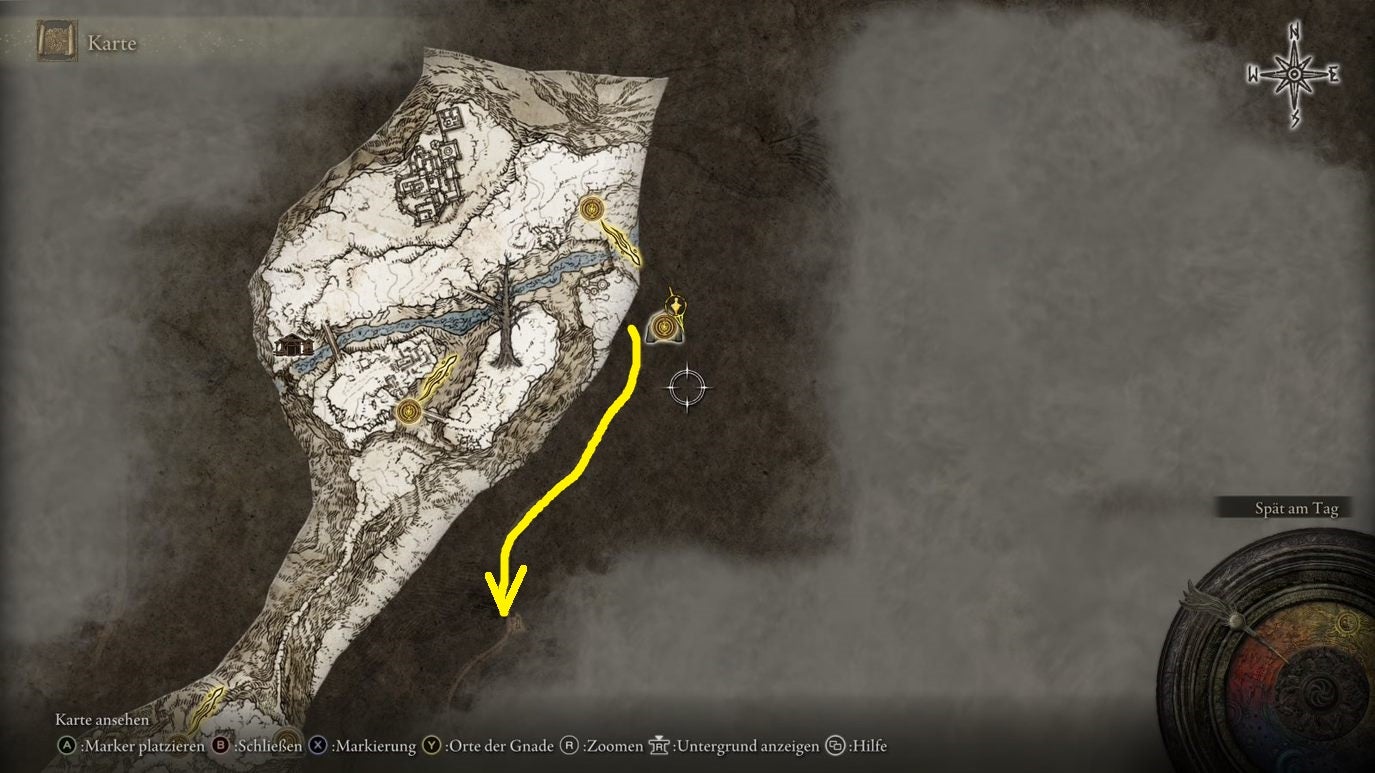1375x773 pixels.
Task: Select the site of grace near the northeastern river
Action: [x=592, y=211]
